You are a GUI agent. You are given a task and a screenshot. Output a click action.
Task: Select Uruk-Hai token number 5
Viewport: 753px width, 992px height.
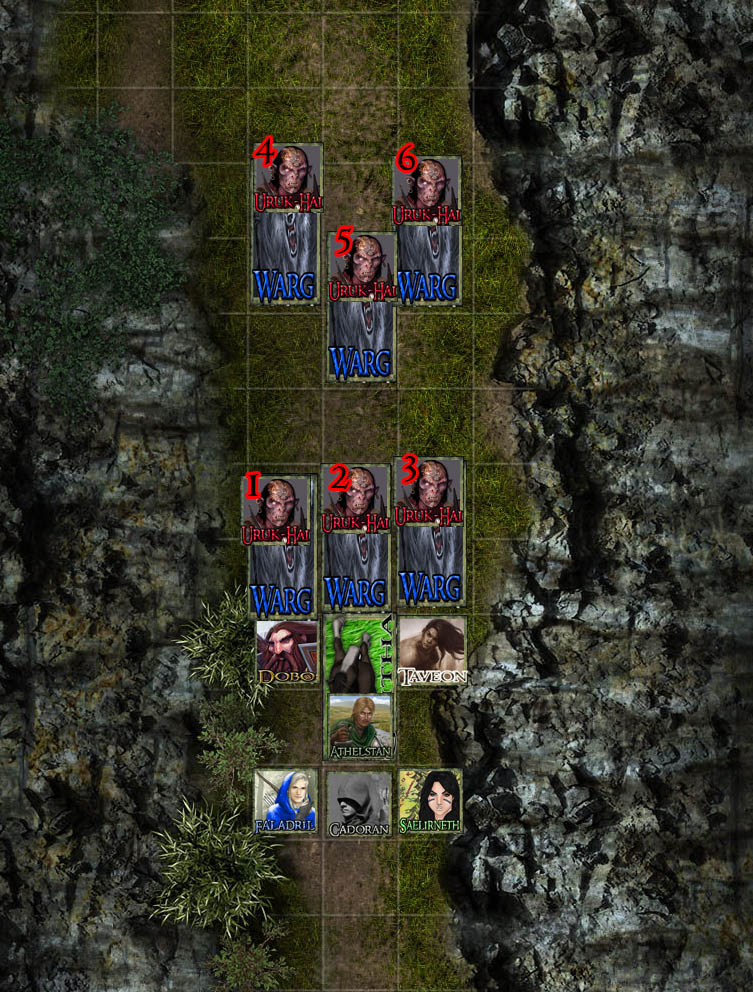(x=361, y=267)
